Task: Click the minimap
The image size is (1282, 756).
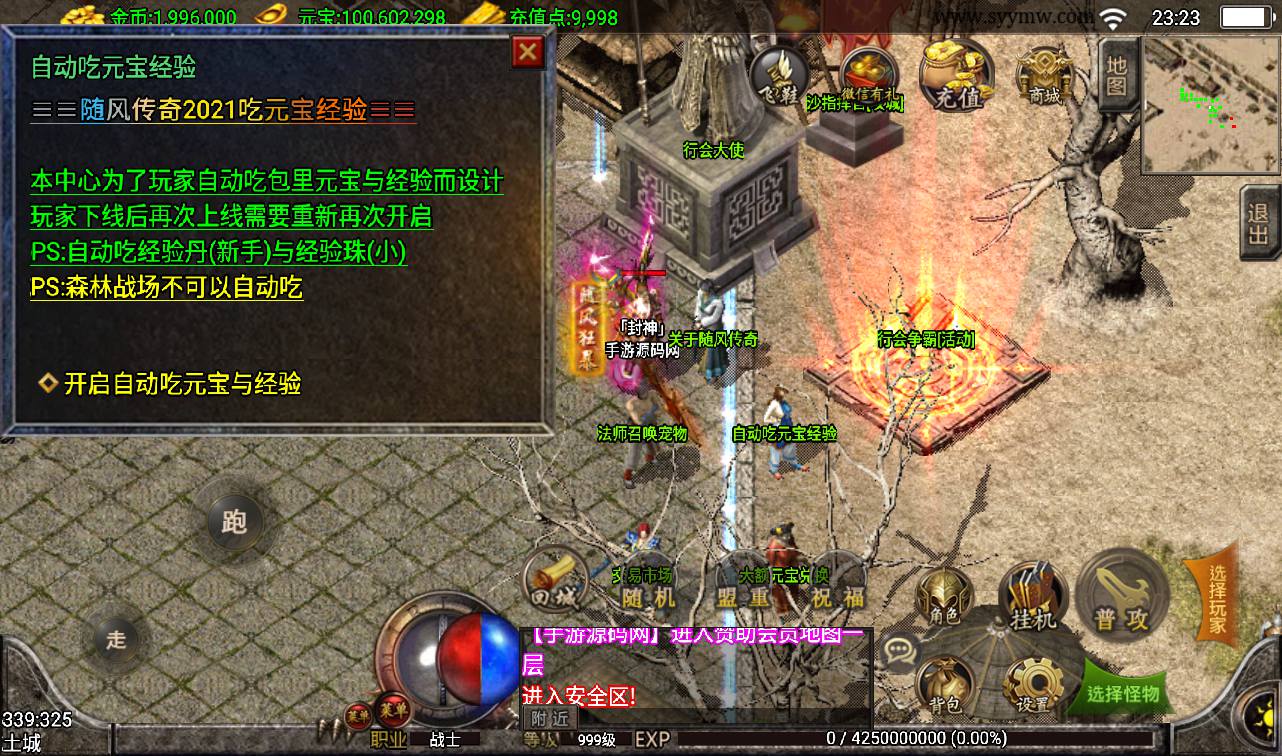Action: point(1210,105)
